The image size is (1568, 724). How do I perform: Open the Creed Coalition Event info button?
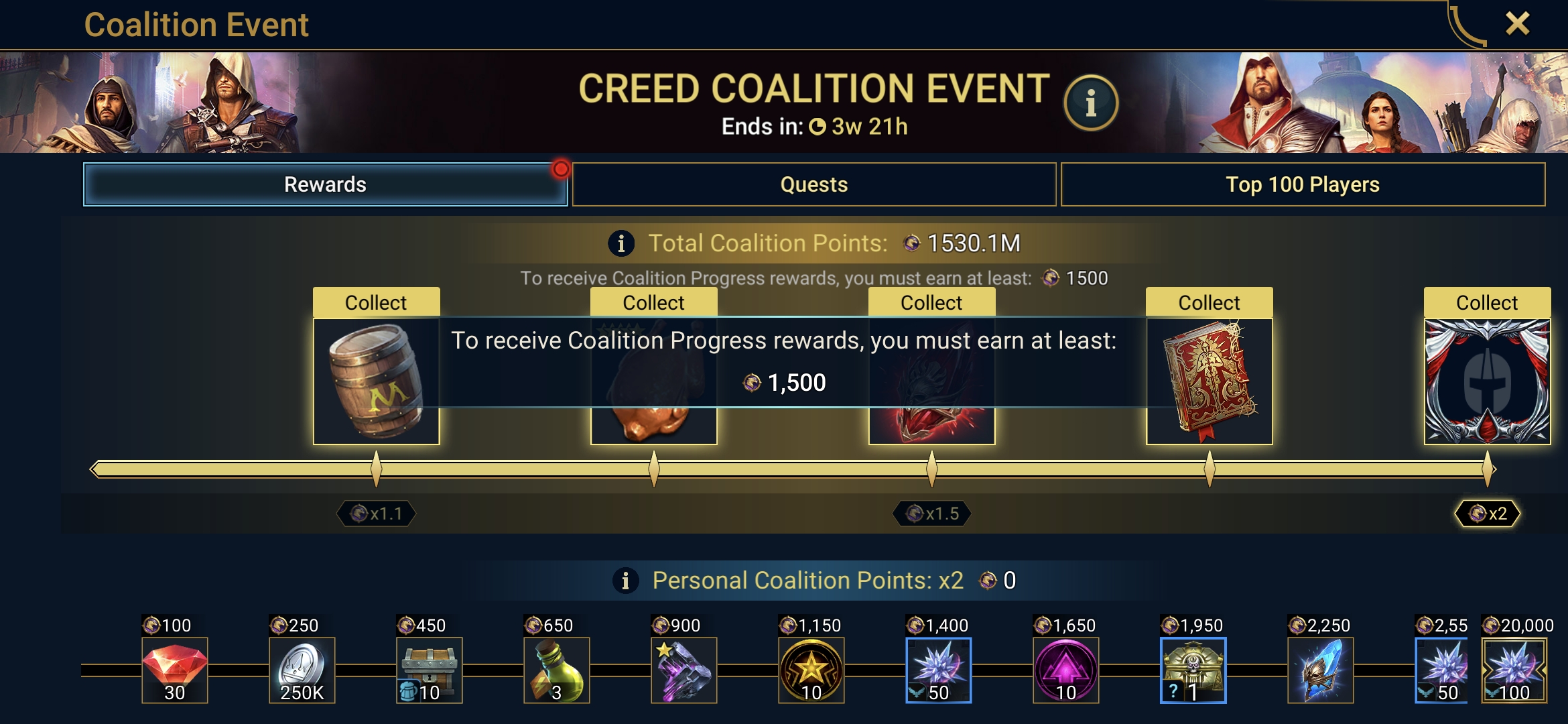[1090, 103]
